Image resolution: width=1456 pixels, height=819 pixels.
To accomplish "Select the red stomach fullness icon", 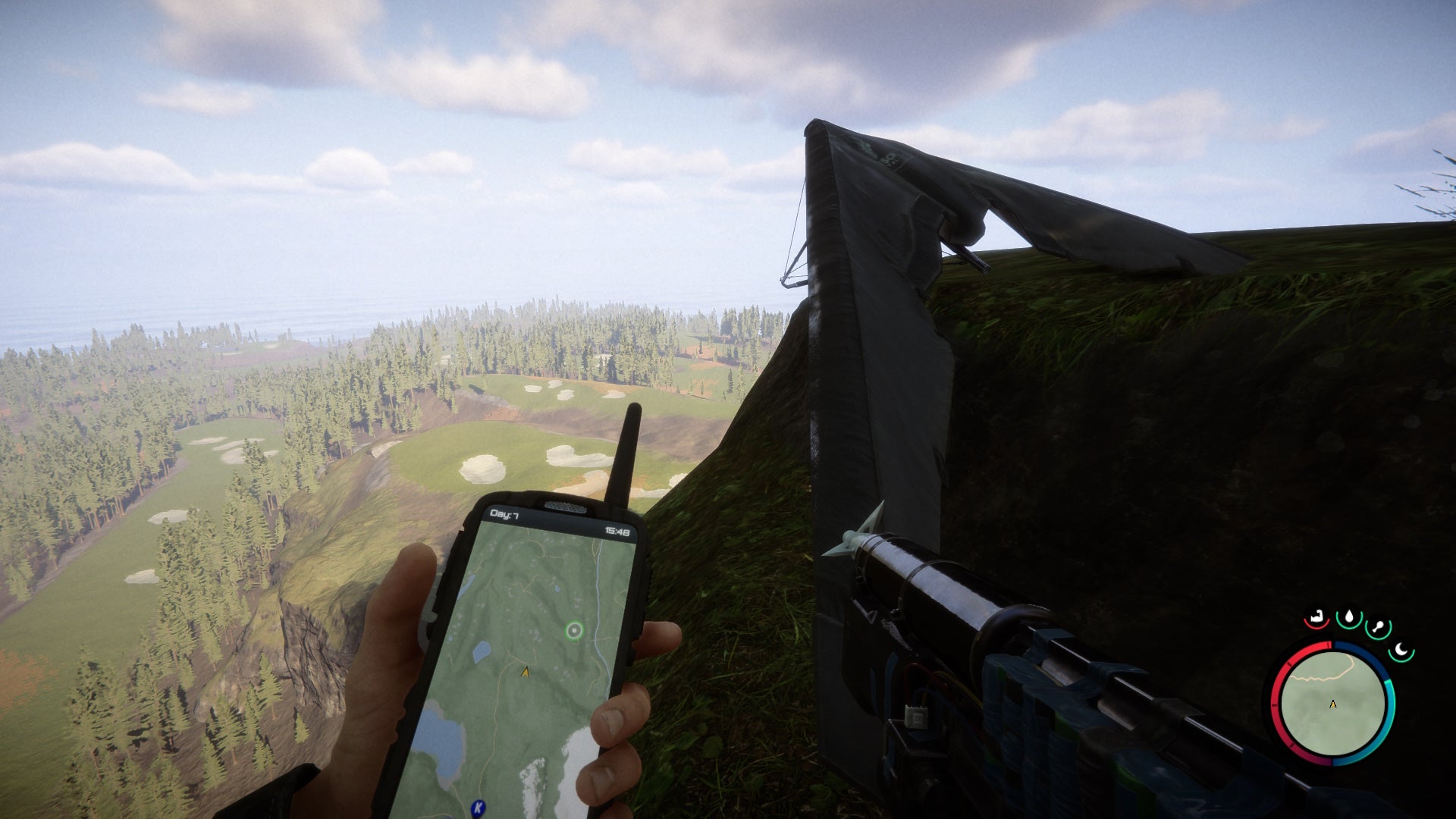I will [x=1316, y=618].
